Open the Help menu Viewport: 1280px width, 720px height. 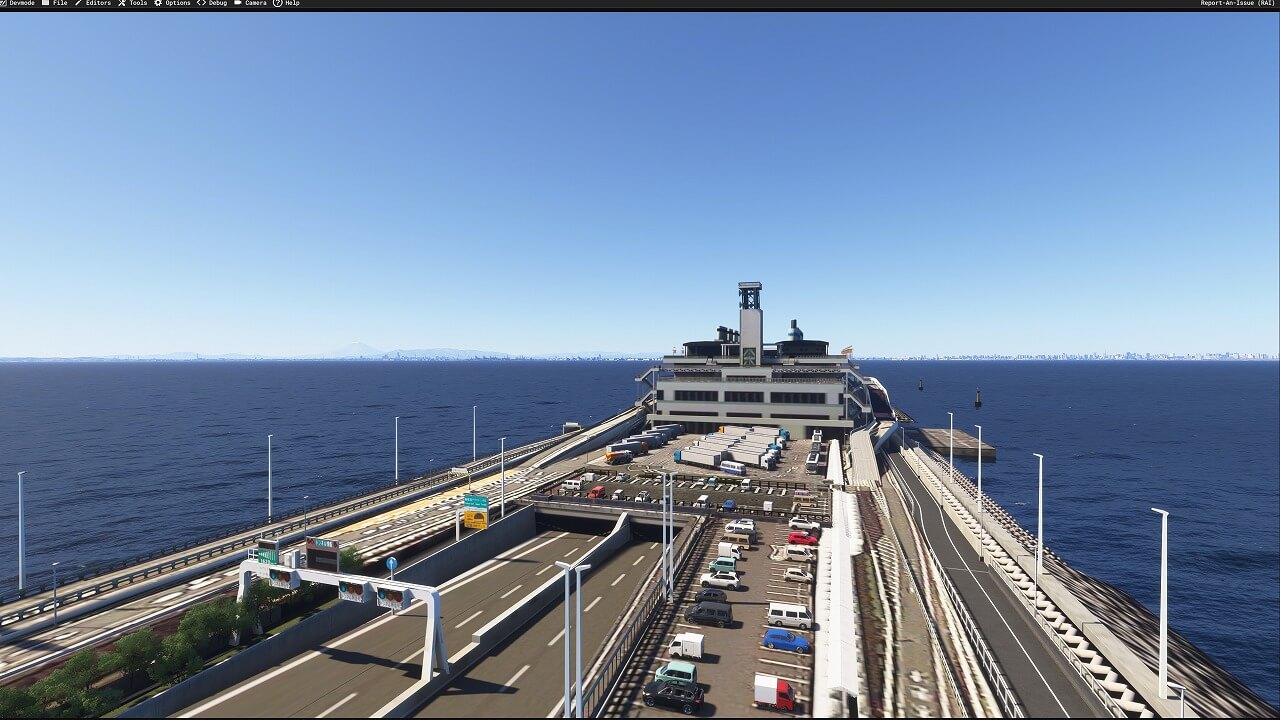(291, 4)
